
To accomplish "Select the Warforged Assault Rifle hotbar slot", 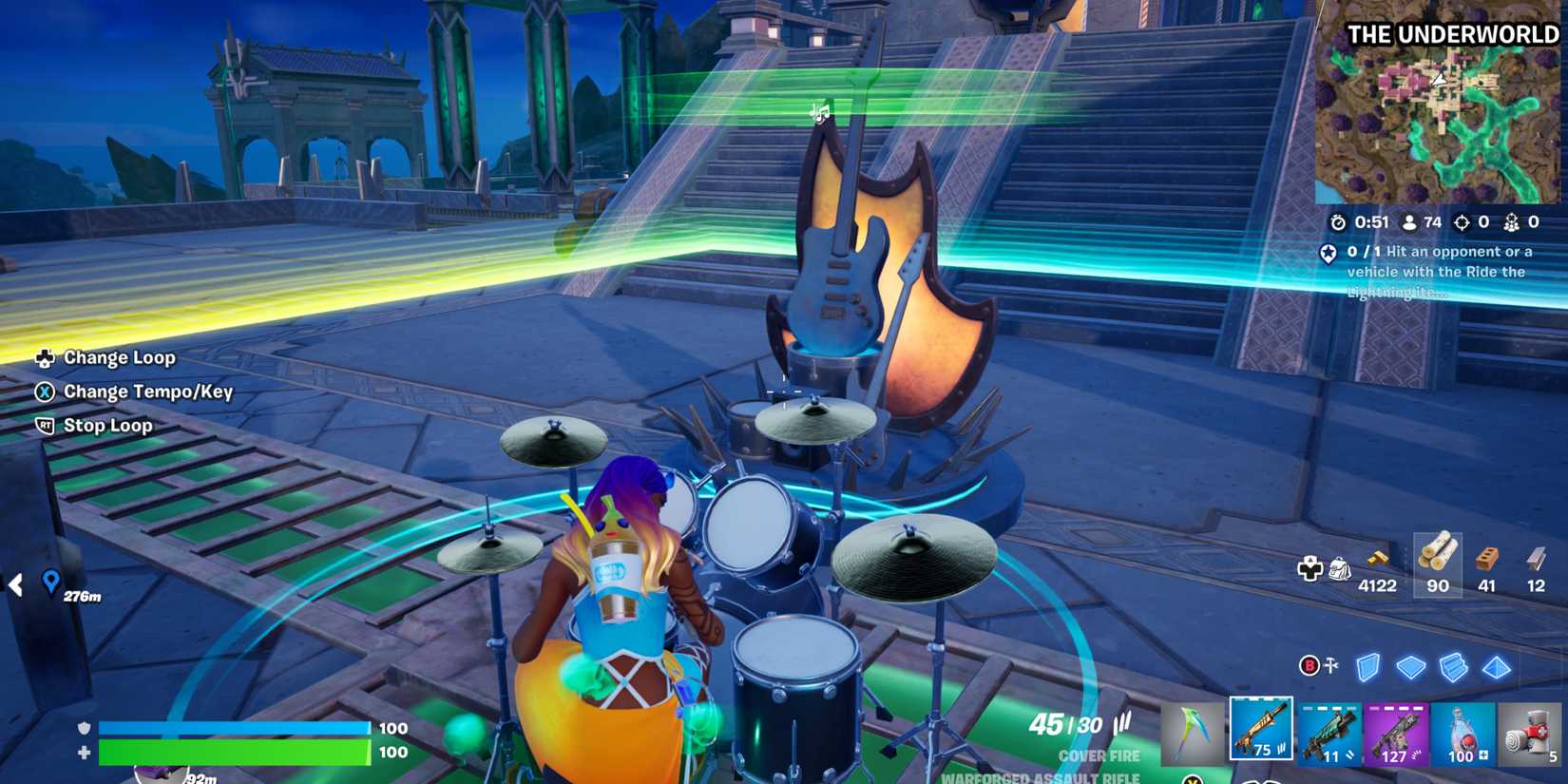I will coord(1261,730).
